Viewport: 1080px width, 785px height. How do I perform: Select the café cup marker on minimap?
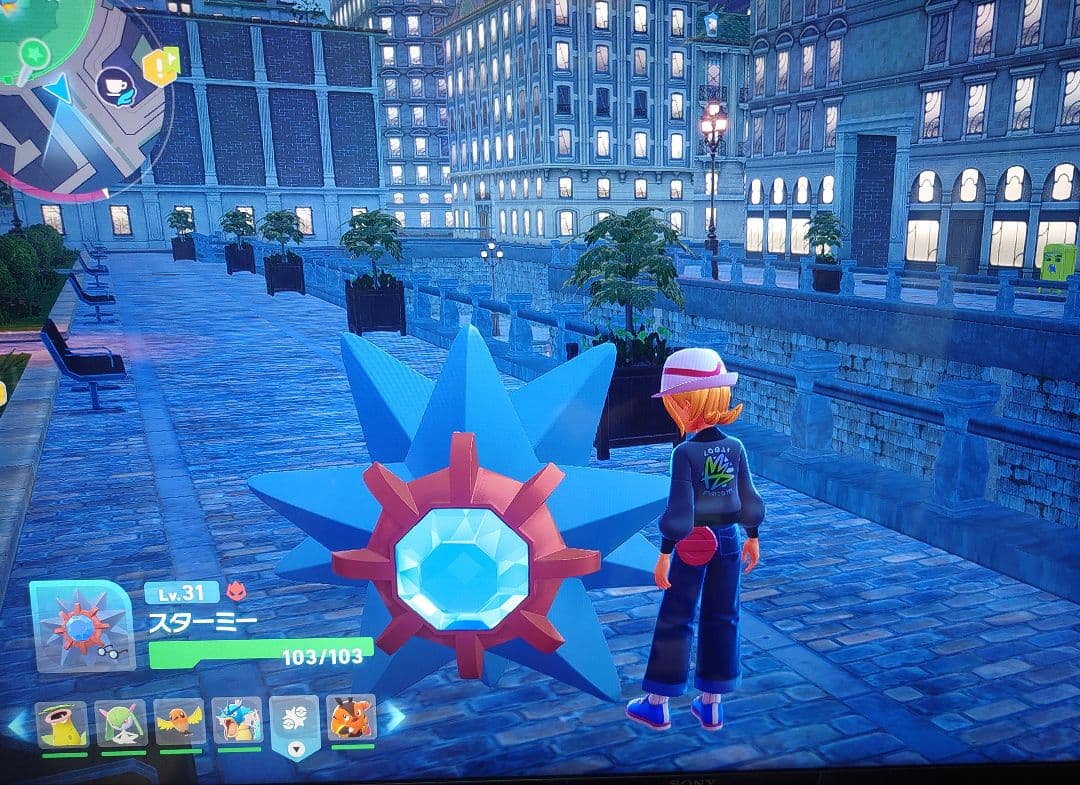(116, 87)
